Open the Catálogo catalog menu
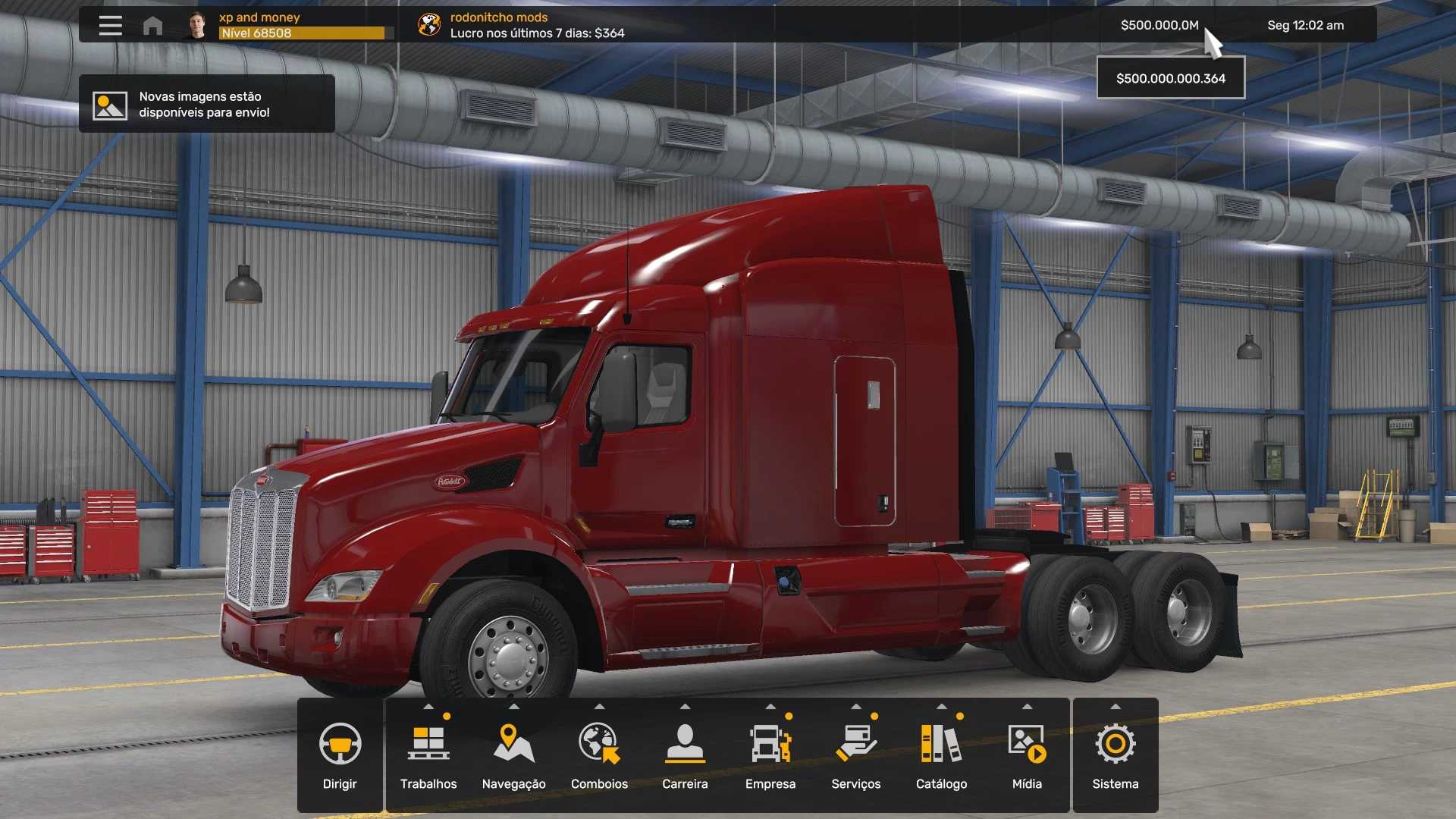 click(x=941, y=755)
